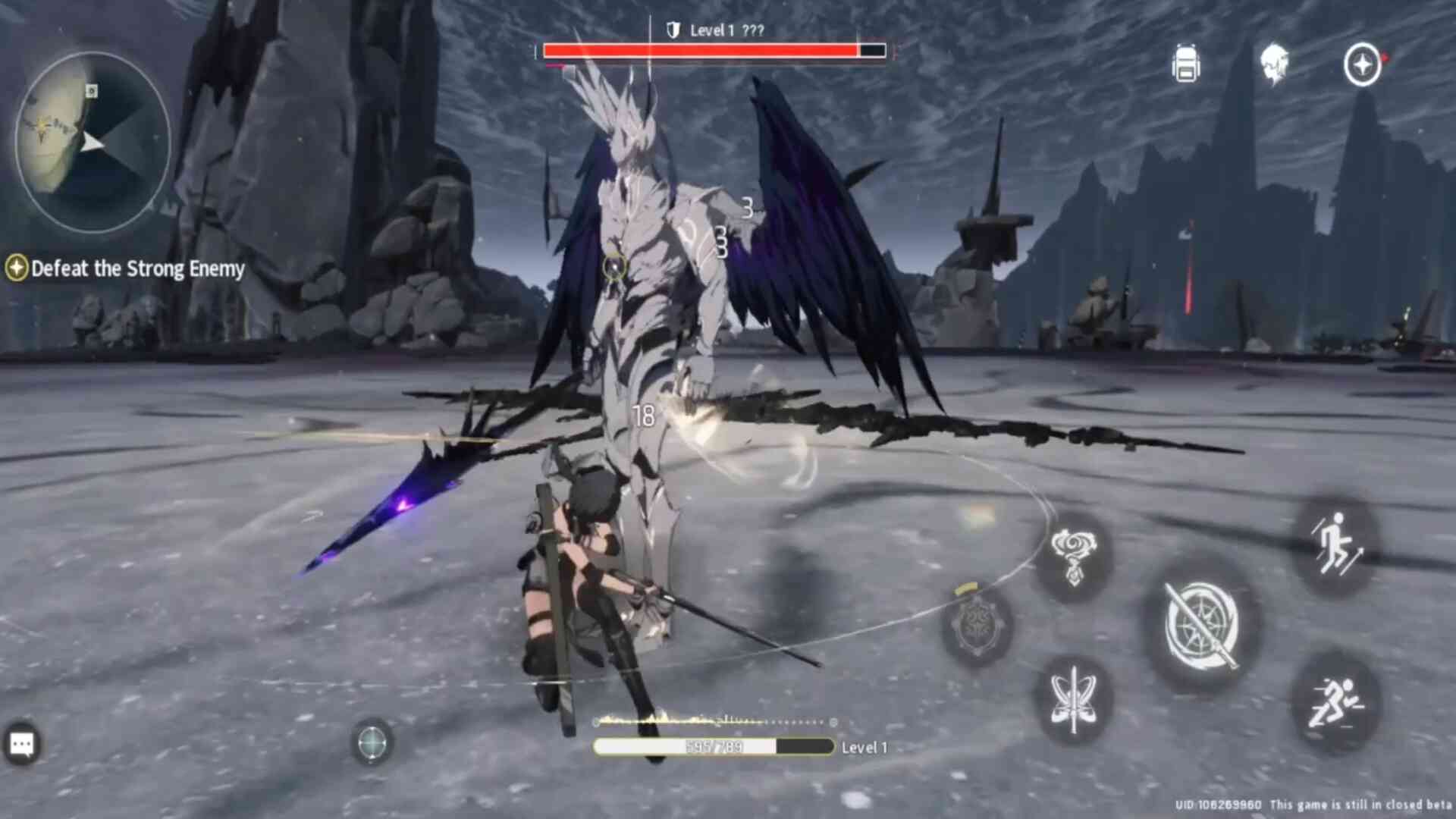Open the chat bubble button
The image size is (1456, 819).
click(21, 745)
